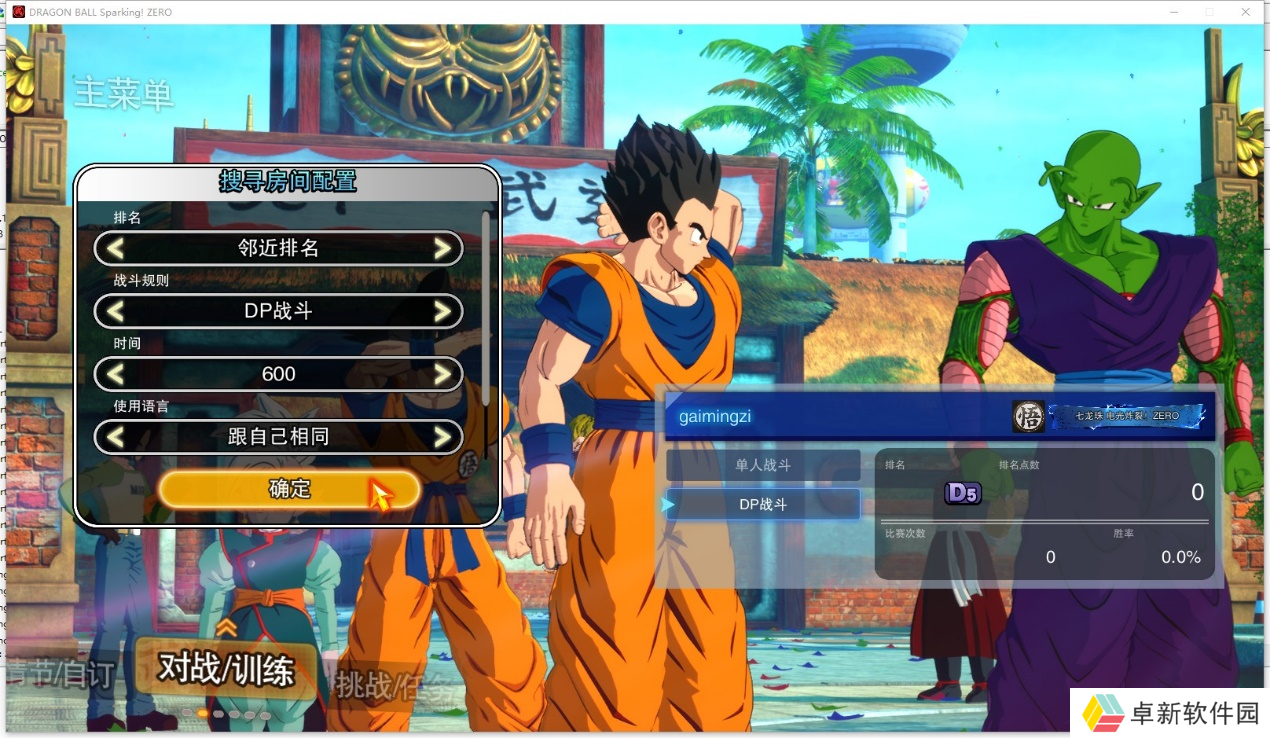Decrease the 时间 value from 600
The image size is (1270, 738).
(x=116, y=374)
